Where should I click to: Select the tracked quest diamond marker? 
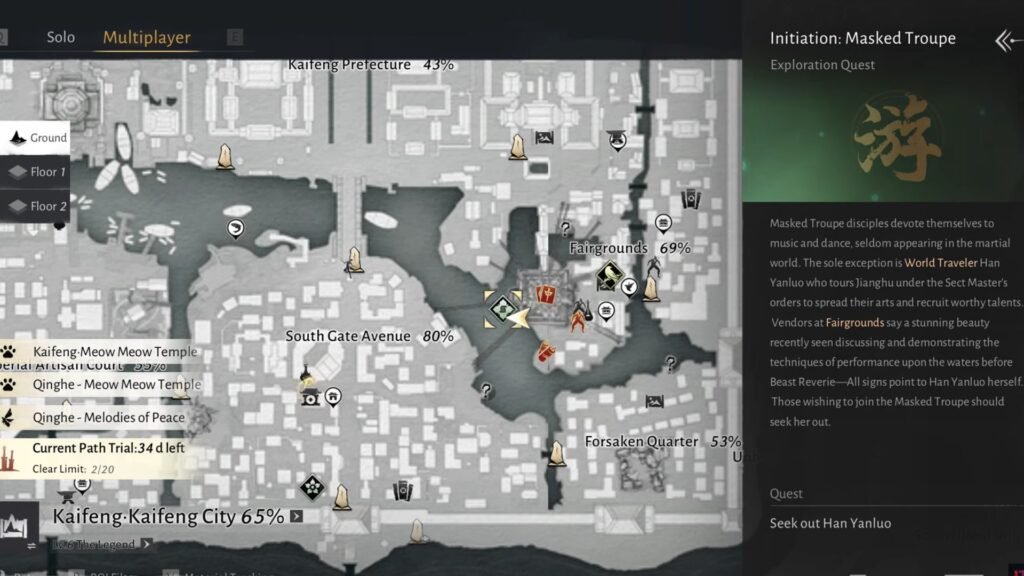(502, 310)
